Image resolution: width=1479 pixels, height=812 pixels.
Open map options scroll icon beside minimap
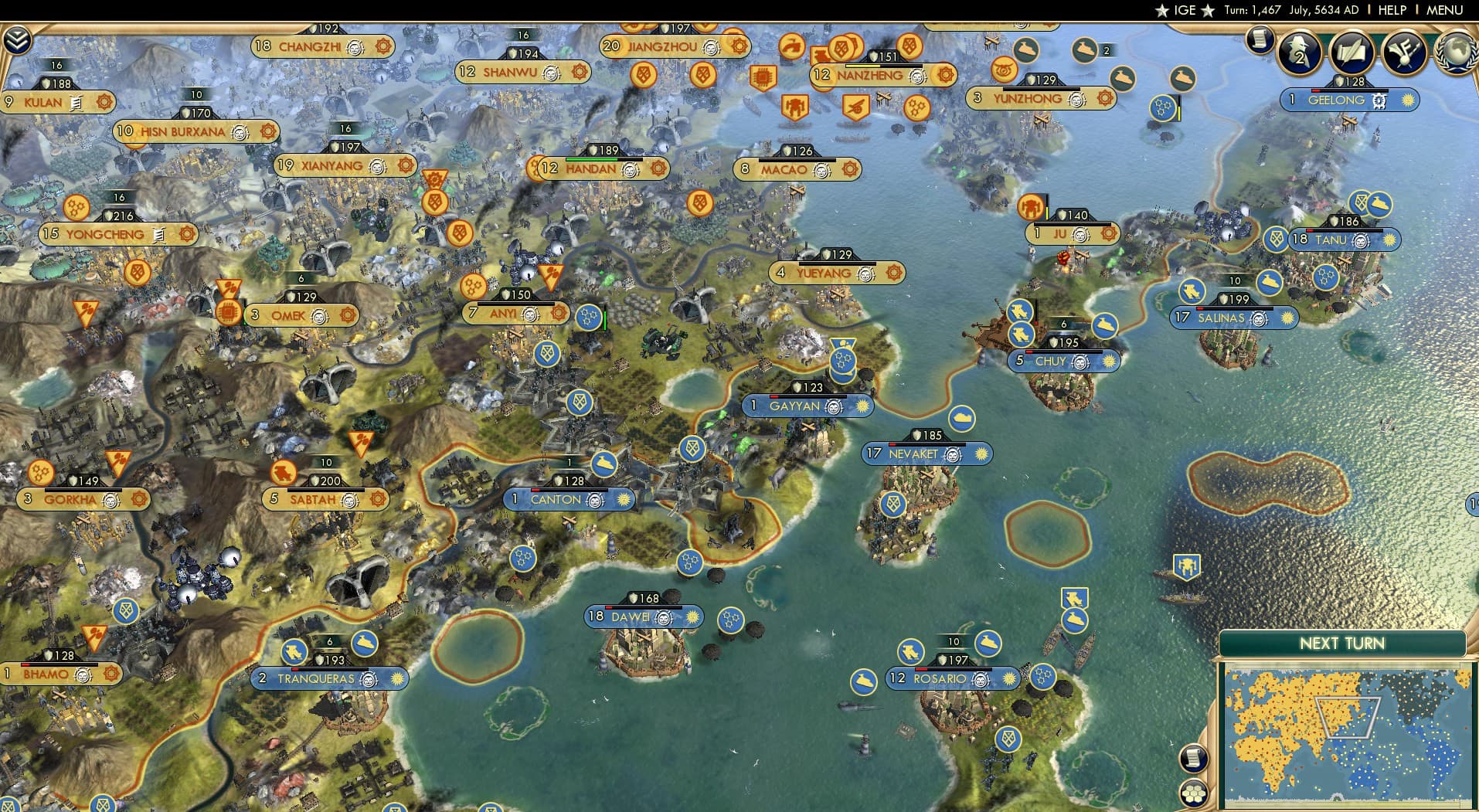point(1193,759)
